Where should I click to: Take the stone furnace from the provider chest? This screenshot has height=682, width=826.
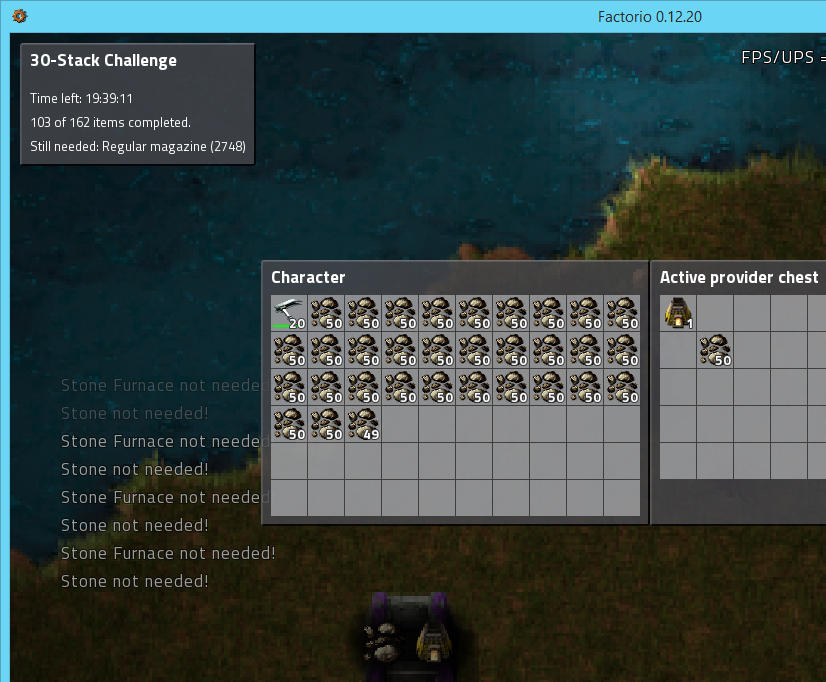click(x=678, y=313)
